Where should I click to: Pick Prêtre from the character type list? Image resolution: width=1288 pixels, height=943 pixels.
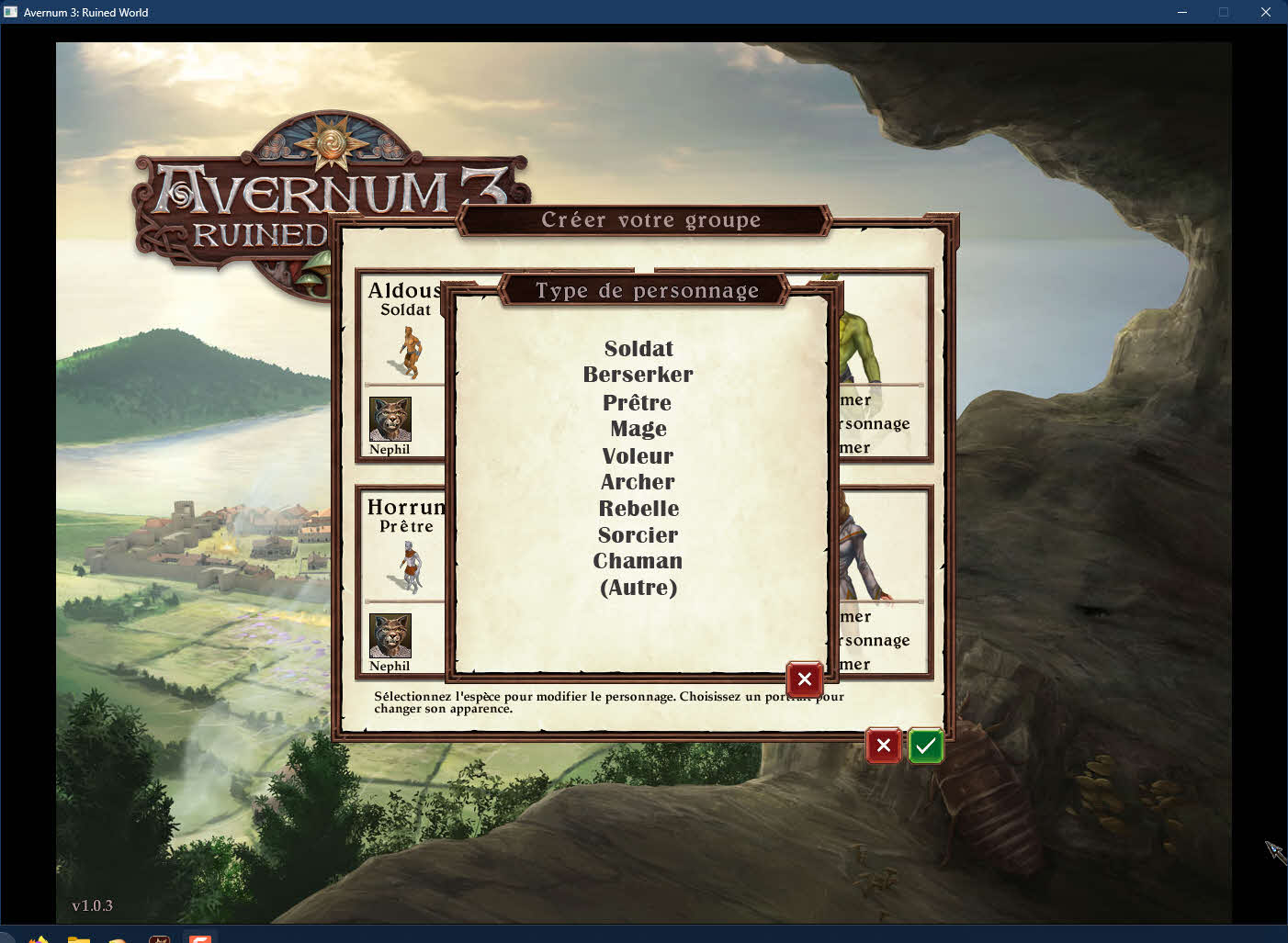pyautogui.click(x=638, y=402)
